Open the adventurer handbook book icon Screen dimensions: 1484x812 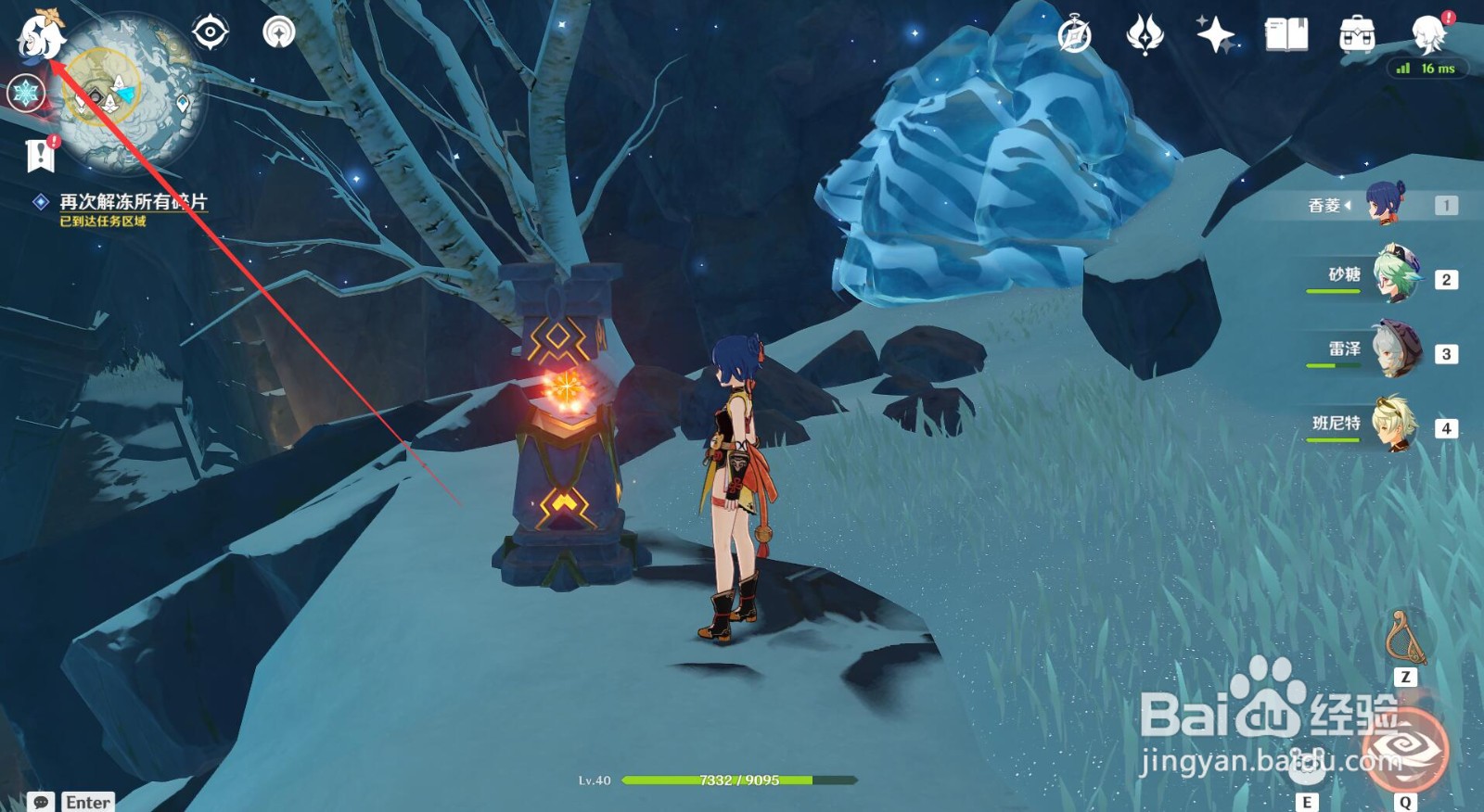tap(1286, 36)
